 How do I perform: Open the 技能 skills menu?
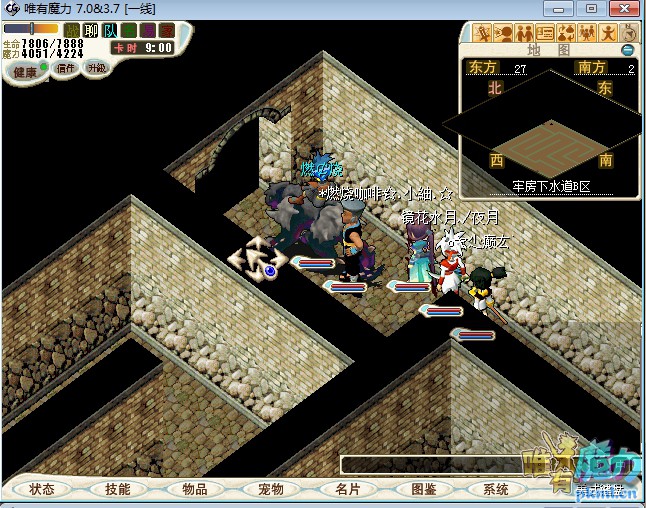[x=117, y=489]
